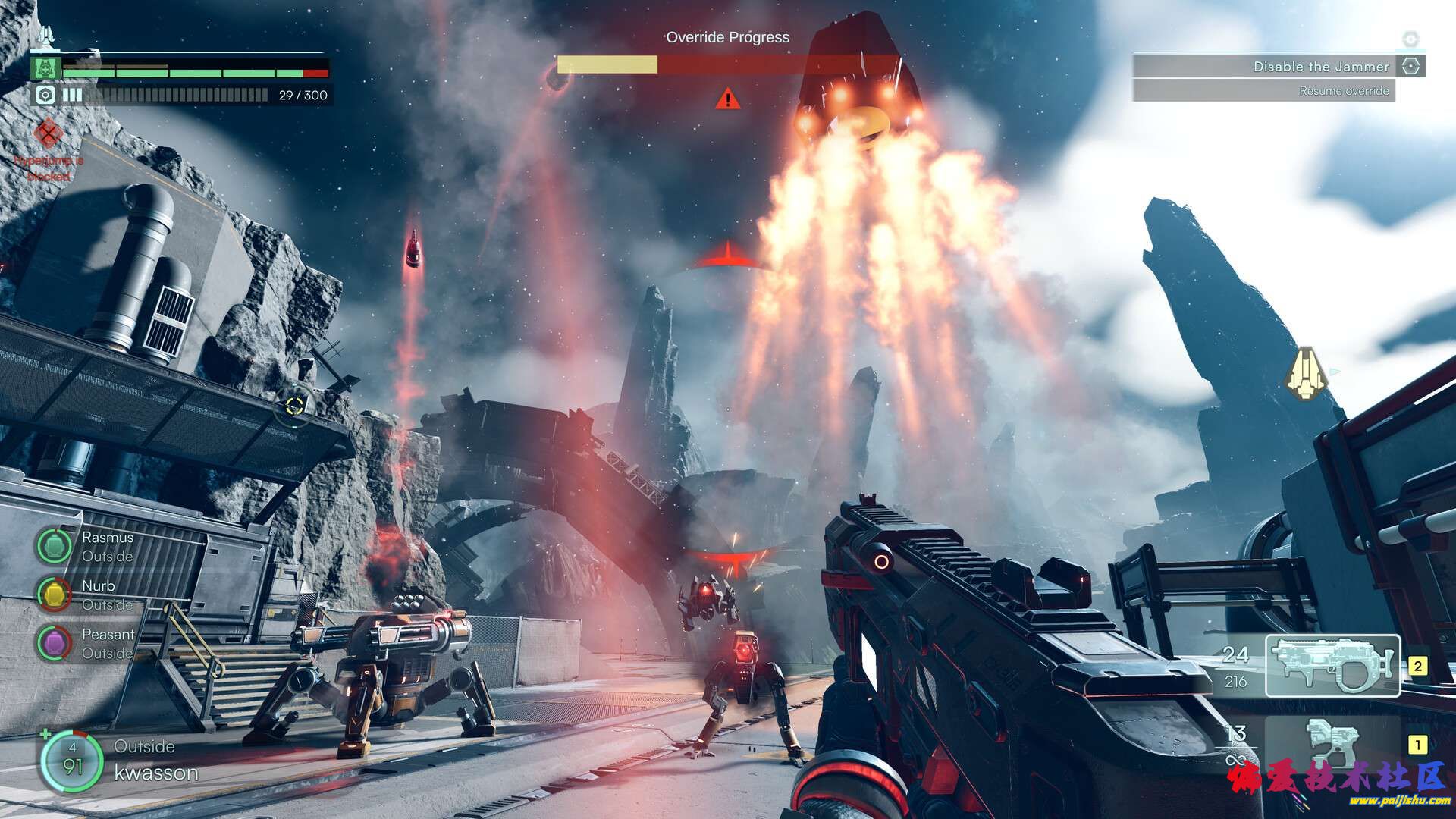Select the primary rifle weapon slot
This screenshot has height=819, width=1456.
coord(1332,666)
